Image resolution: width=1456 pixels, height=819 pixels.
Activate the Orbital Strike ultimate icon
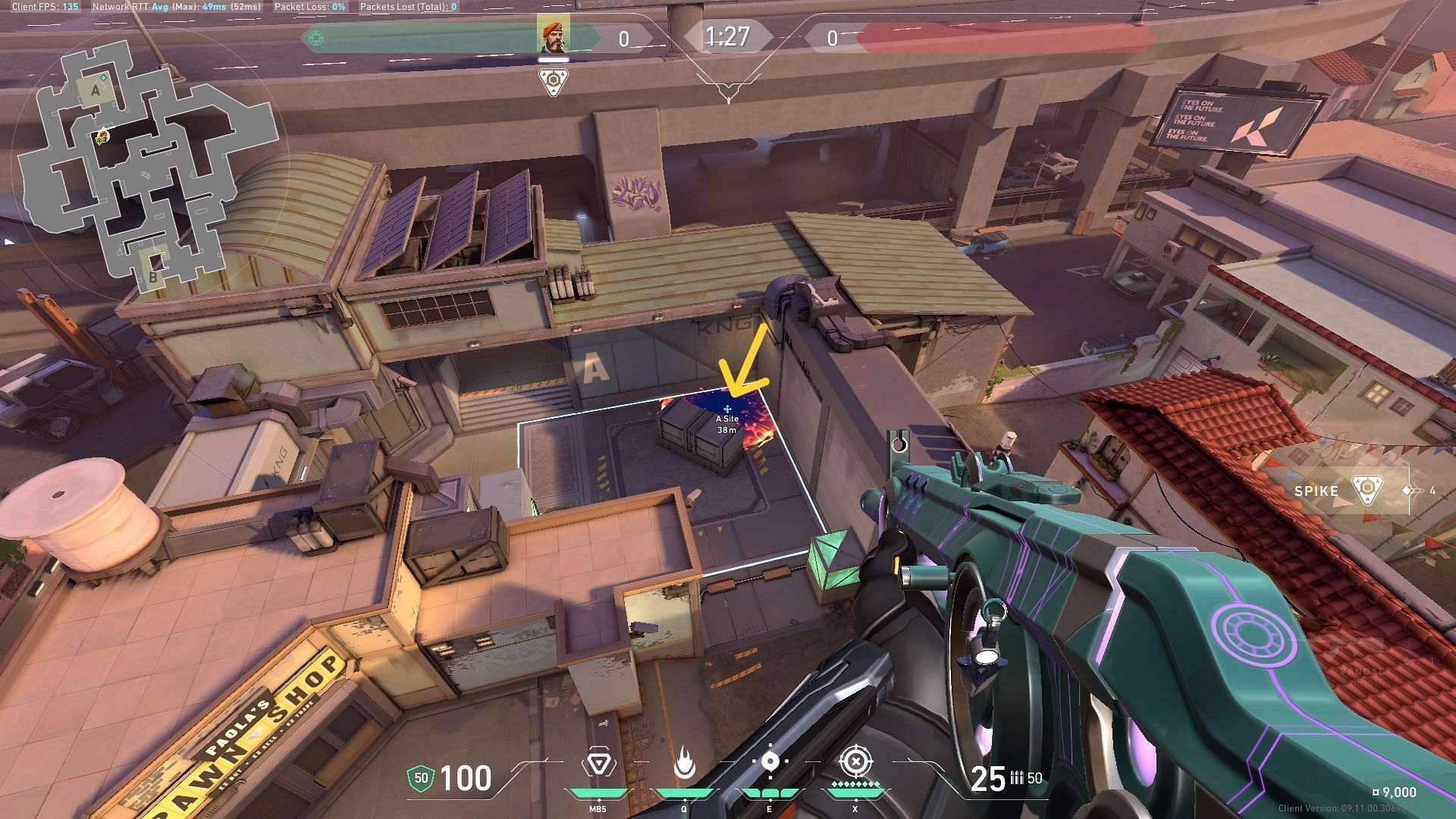pyautogui.click(x=855, y=761)
